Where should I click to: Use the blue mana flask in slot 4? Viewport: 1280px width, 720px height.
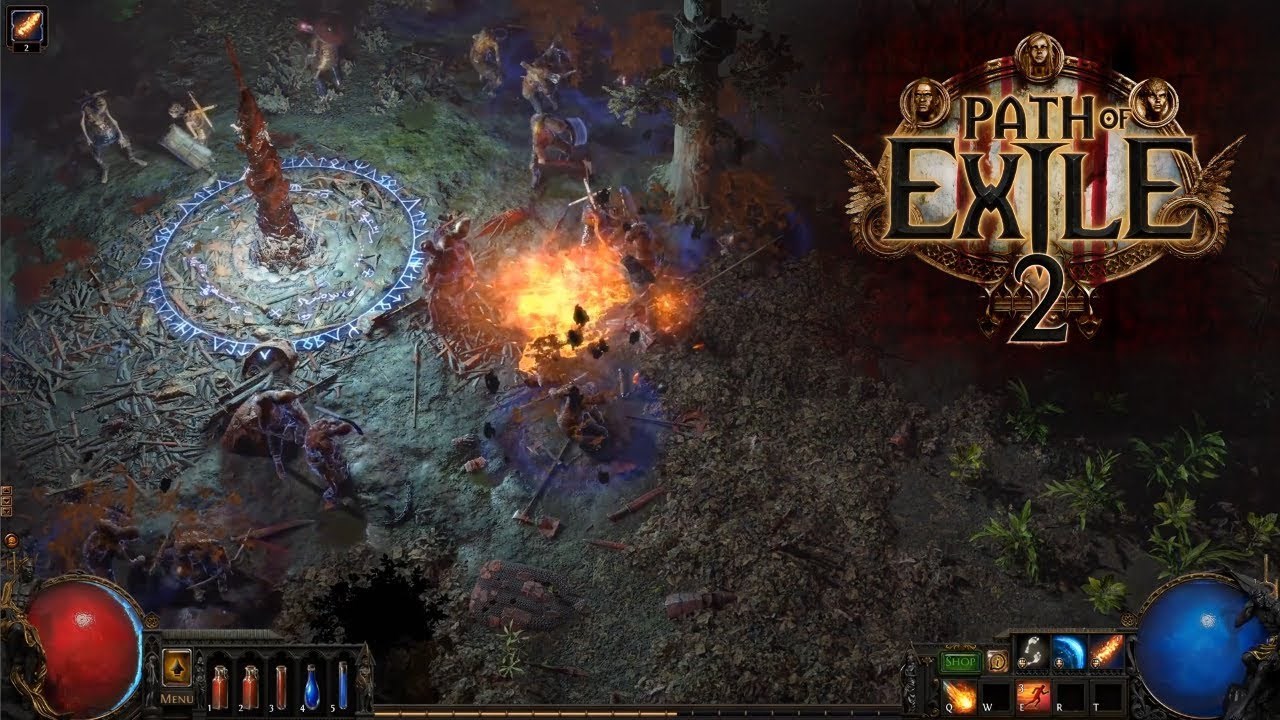(312, 687)
